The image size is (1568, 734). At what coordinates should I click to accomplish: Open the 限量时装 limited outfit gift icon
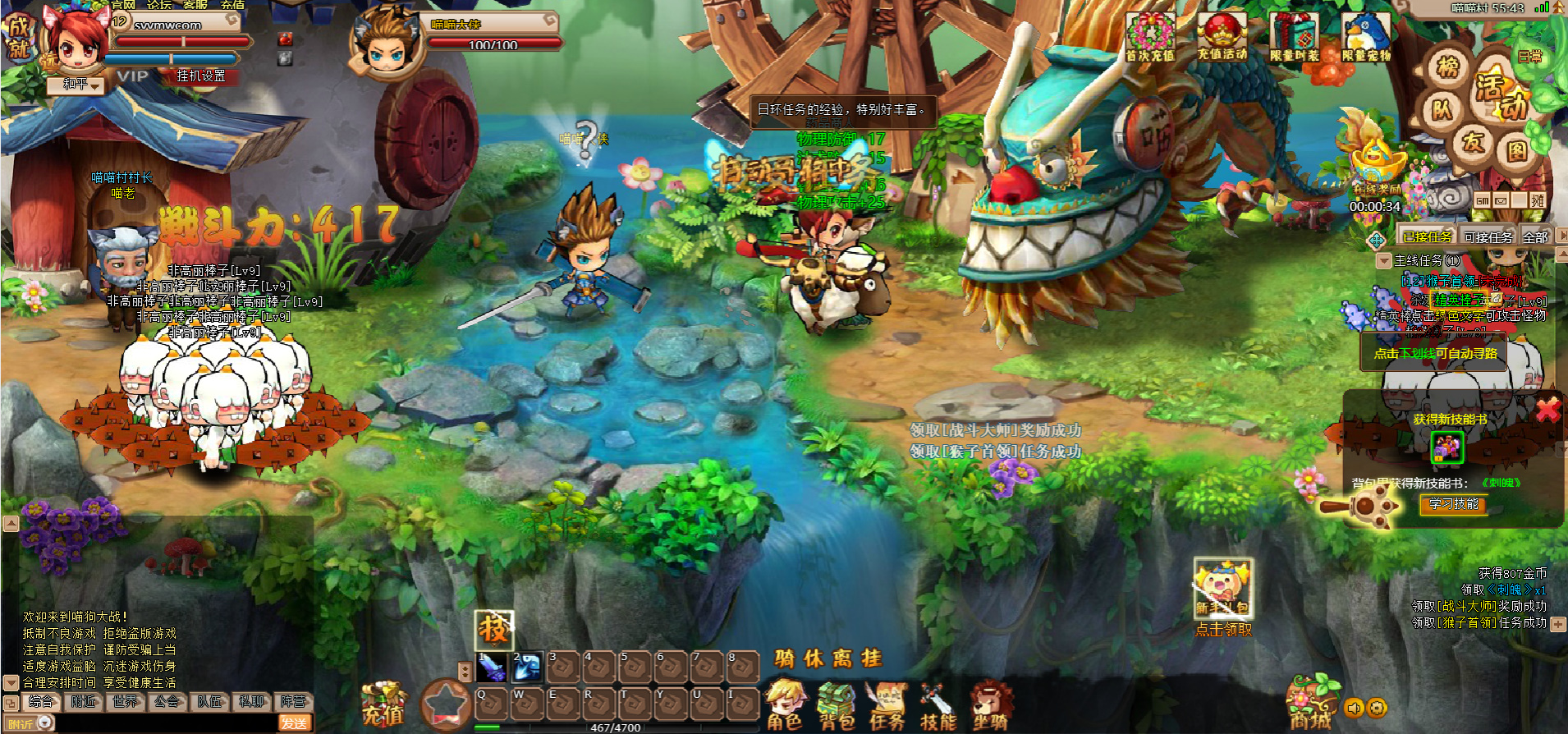pyautogui.click(x=1294, y=38)
